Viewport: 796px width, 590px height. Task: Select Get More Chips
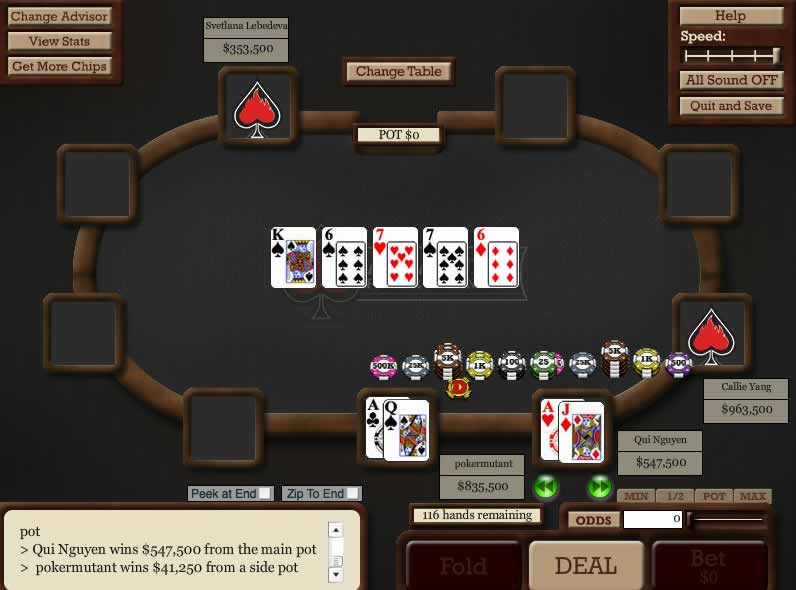(59, 66)
